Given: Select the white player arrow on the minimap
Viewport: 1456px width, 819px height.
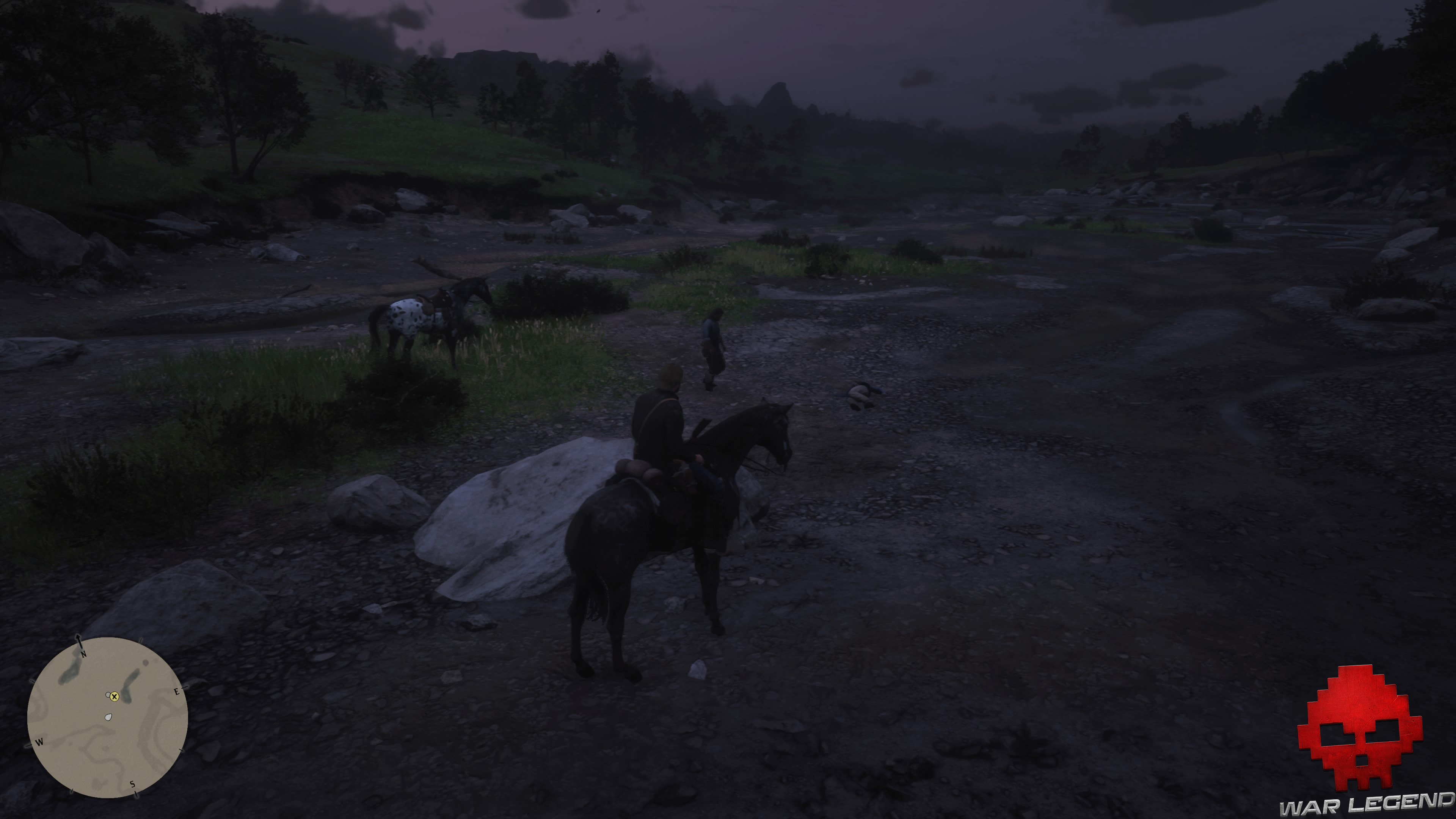Looking at the screenshot, I should 108,717.
